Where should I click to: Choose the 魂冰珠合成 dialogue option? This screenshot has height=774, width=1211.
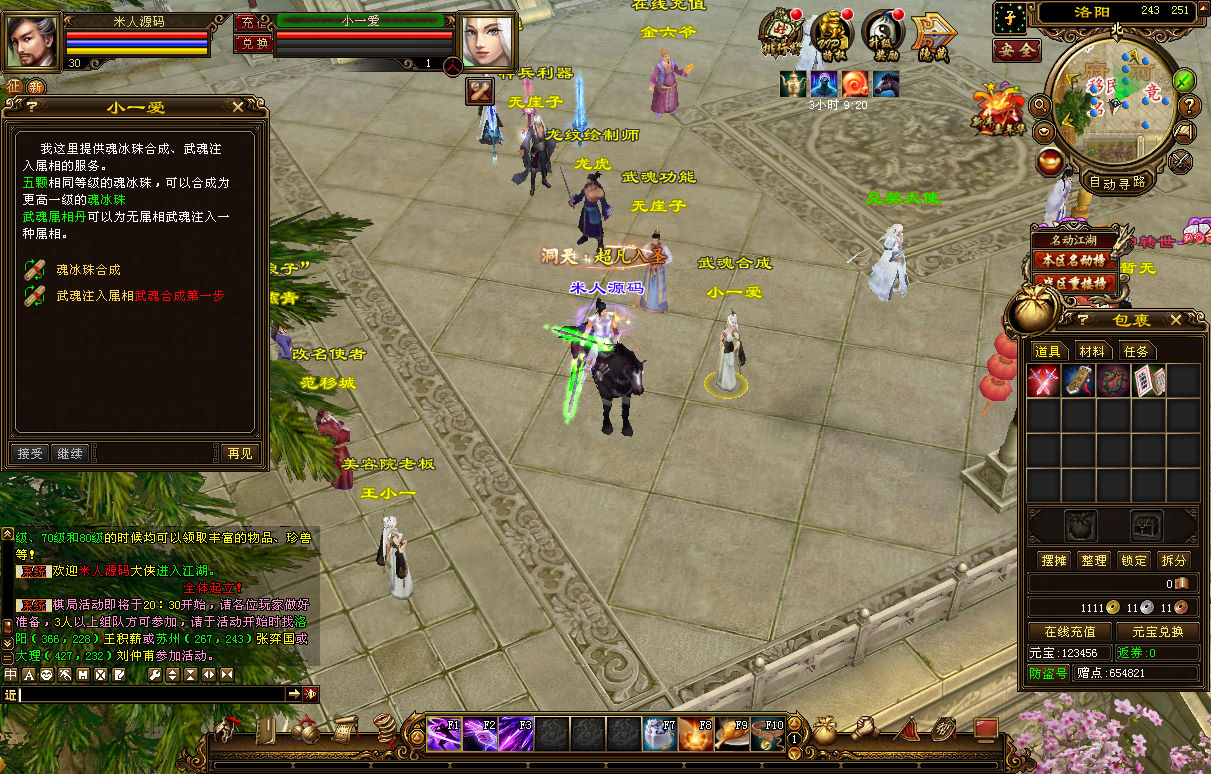(x=87, y=269)
